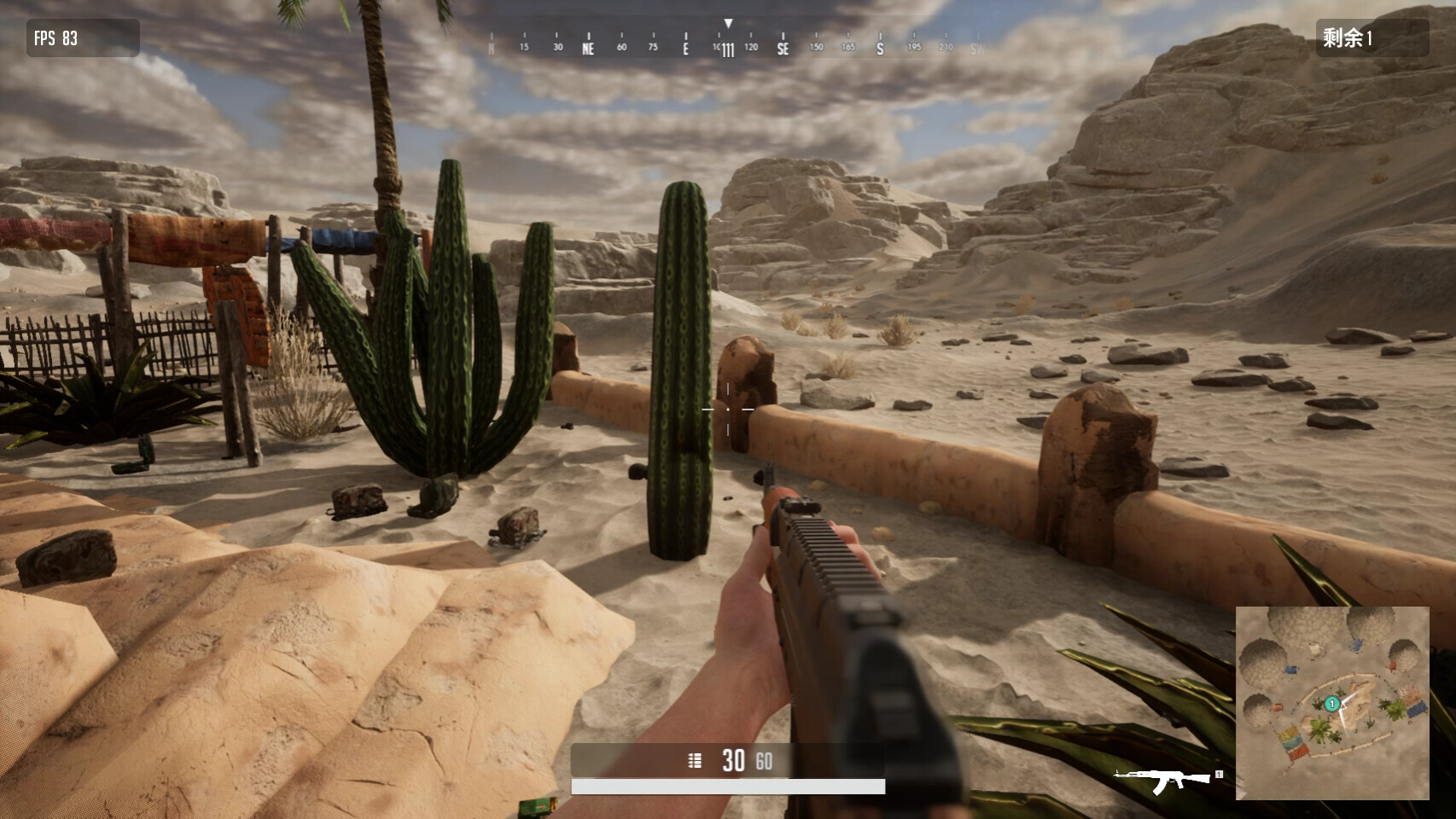Screen dimensions: 1456x819
Task: Select the AK rifle weapon icon
Action: click(x=1160, y=777)
